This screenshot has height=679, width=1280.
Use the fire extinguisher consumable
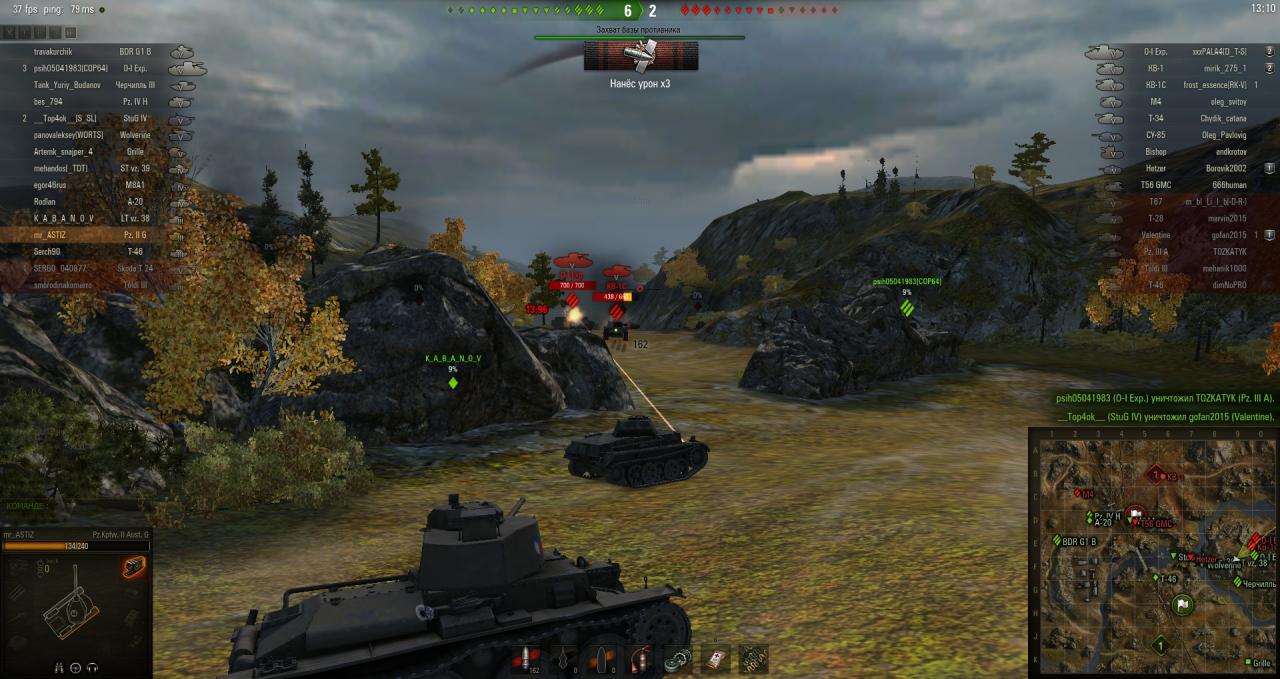[x=643, y=659]
